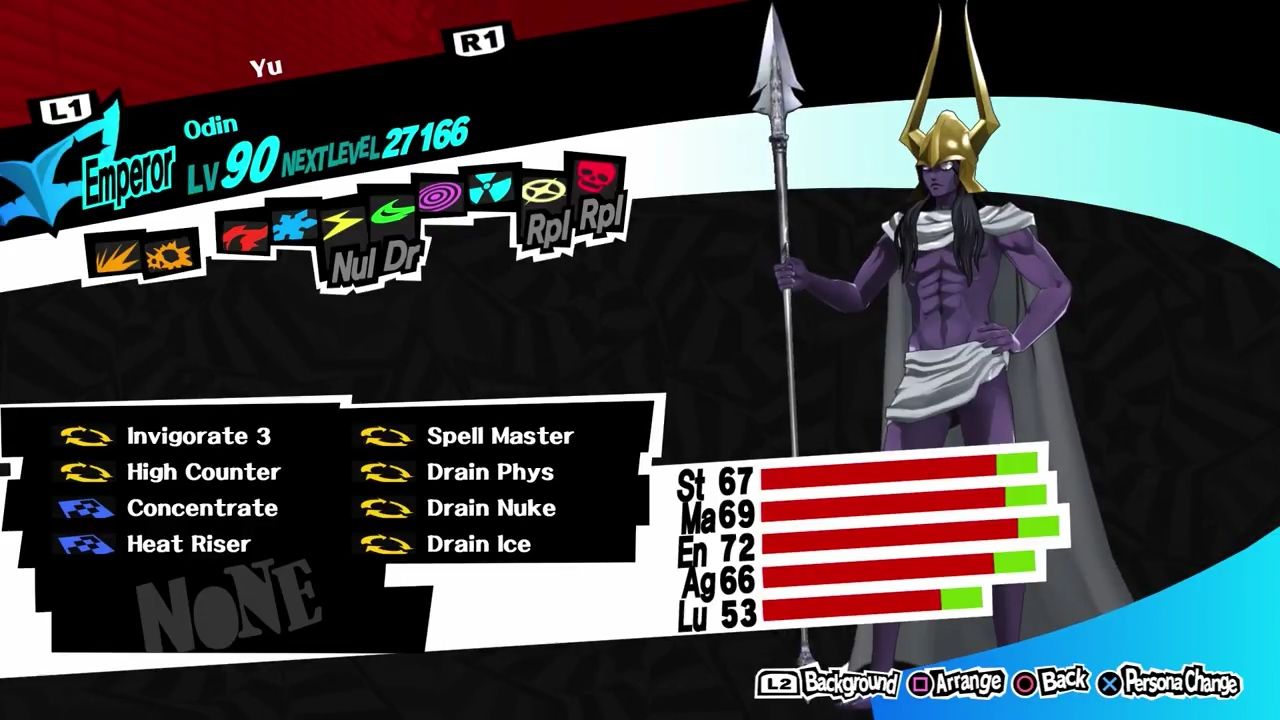Open Background settings via L2
This screenshot has width=1280, height=720.
(817, 680)
